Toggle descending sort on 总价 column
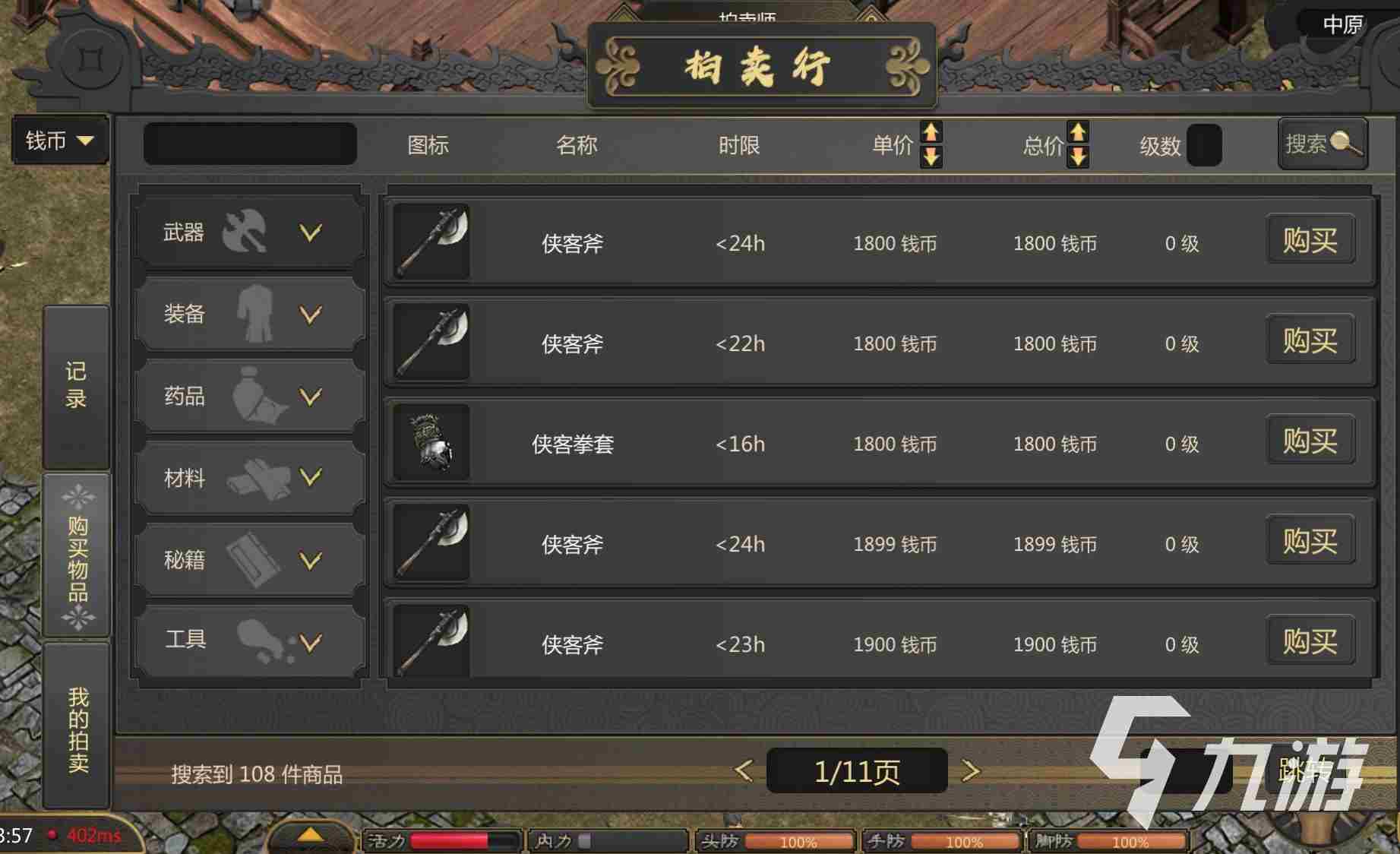 tap(1079, 158)
